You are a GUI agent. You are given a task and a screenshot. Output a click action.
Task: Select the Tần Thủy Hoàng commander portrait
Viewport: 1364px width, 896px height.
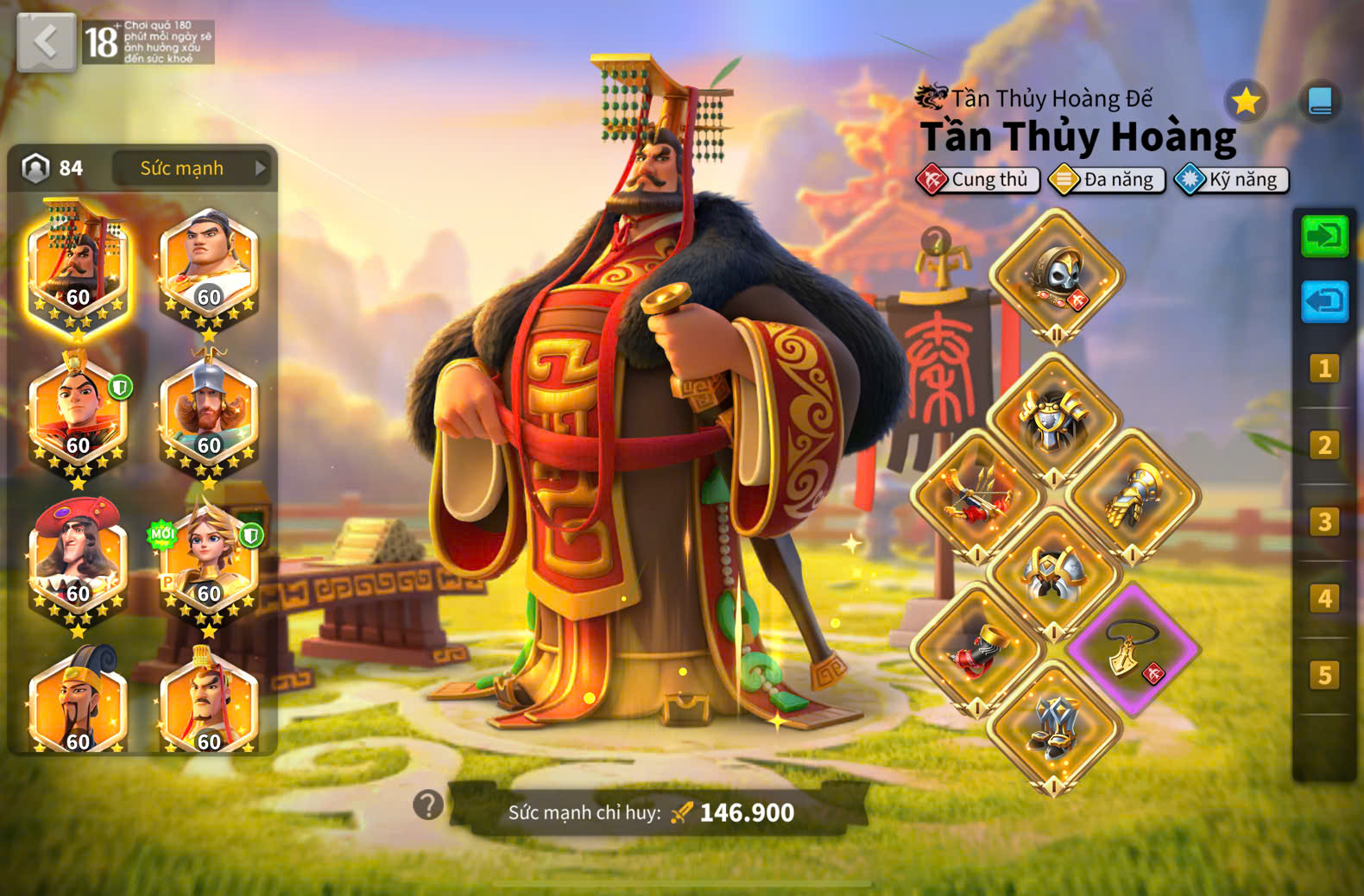point(78,267)
